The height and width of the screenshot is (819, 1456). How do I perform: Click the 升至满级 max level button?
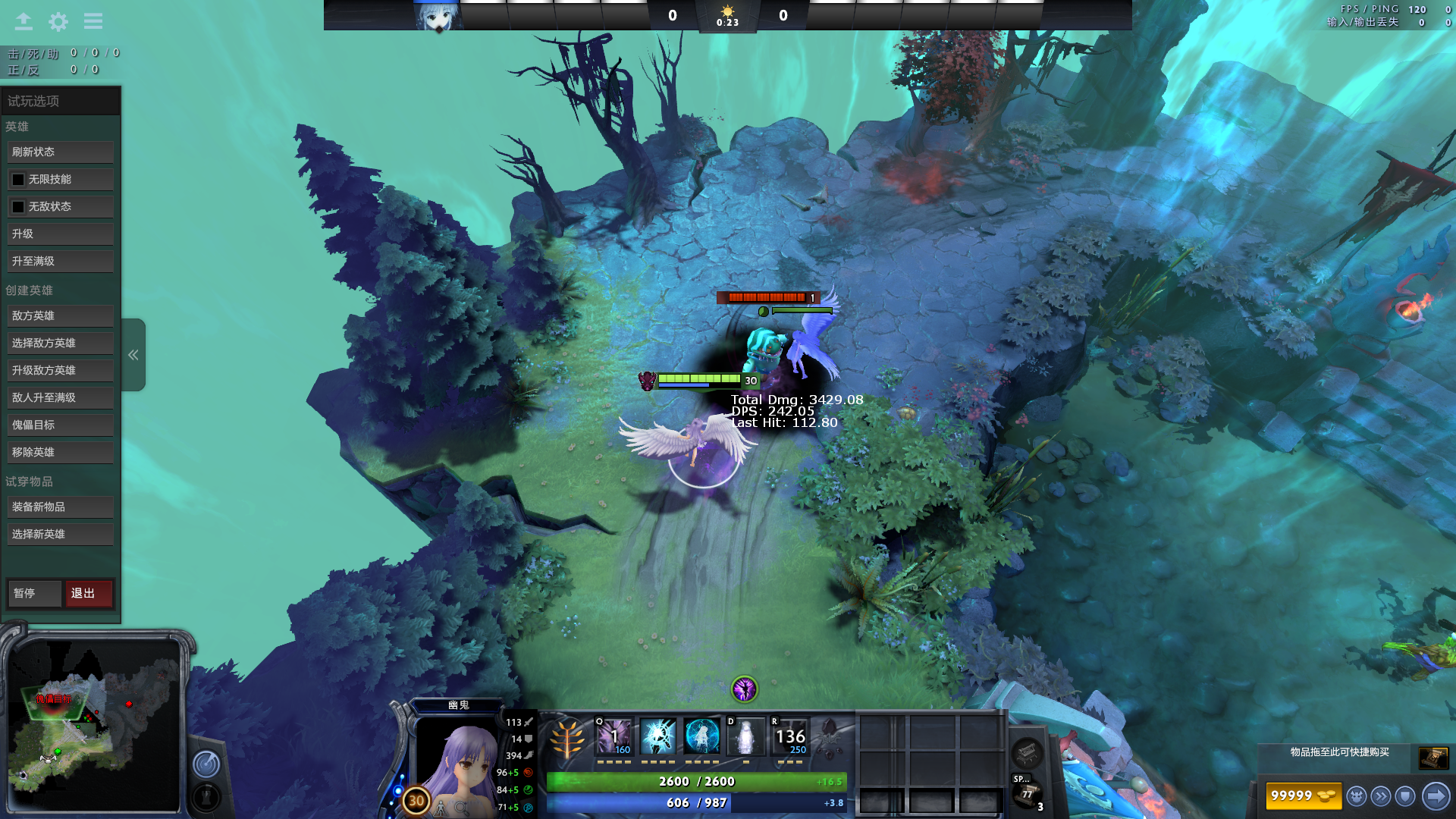click(x=60, y=262)
